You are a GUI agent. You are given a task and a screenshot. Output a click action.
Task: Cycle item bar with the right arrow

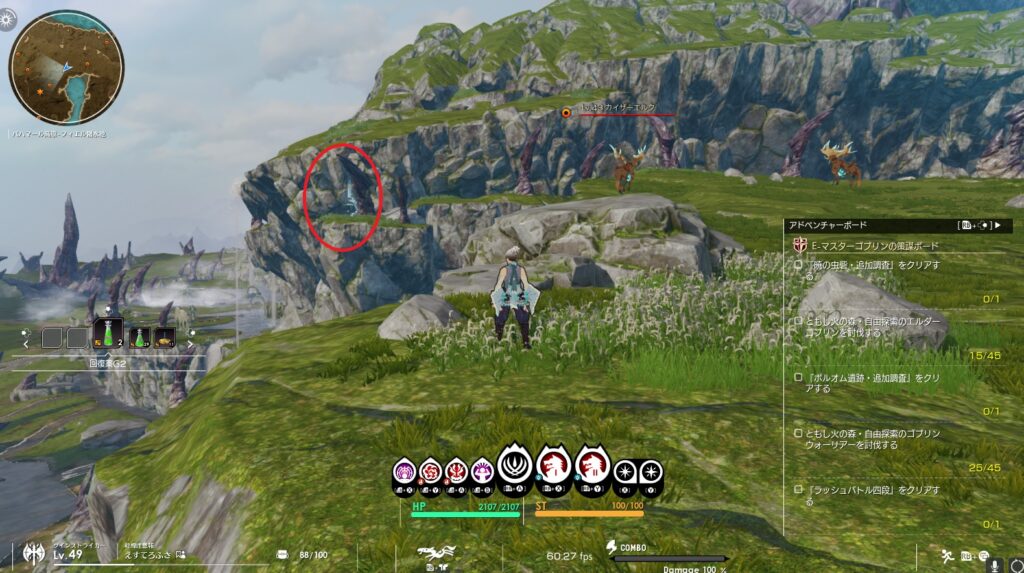click(x=188, y=343)
